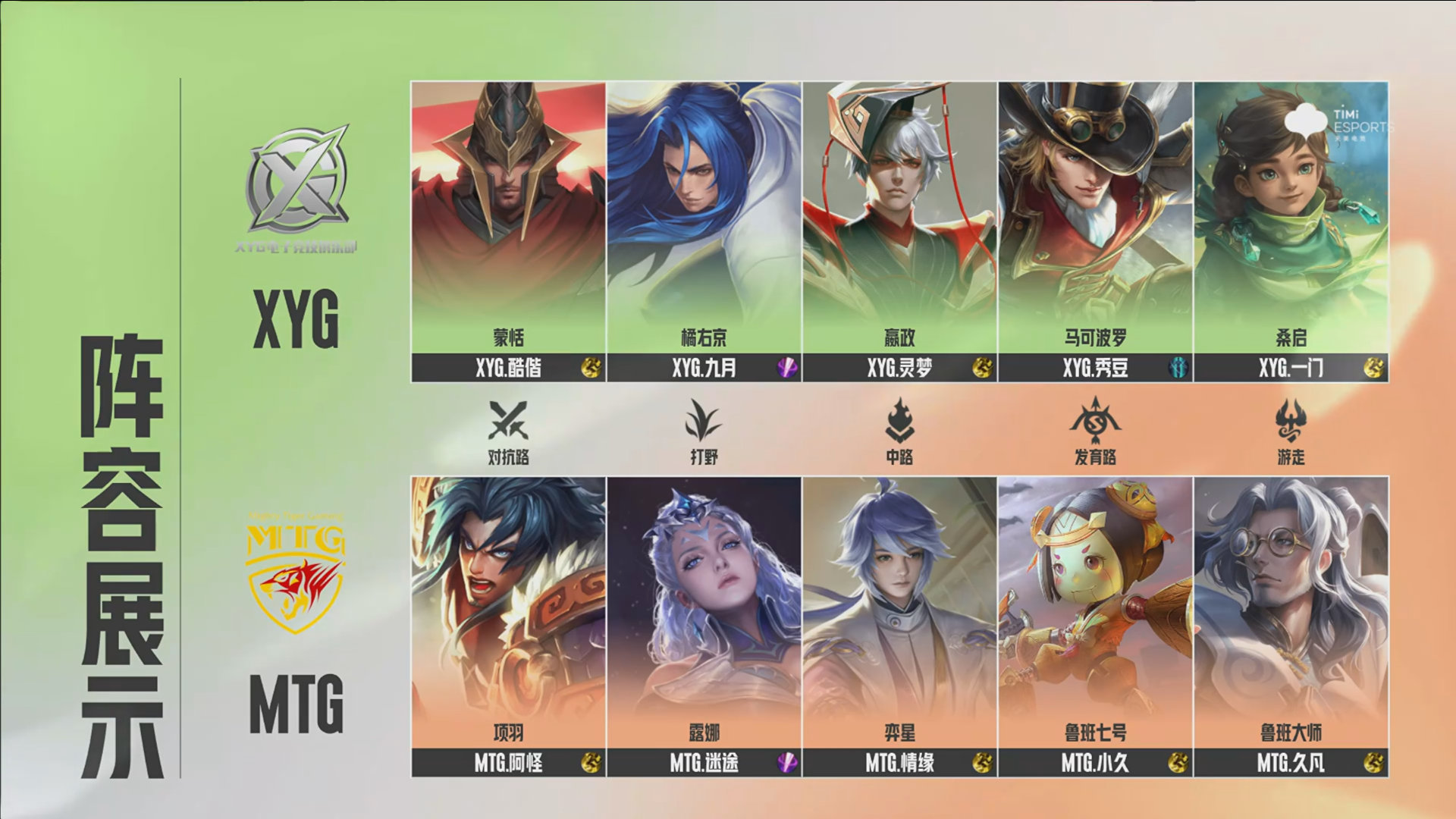The height and width of the screenshot is (819, 1456).
Task: Select player name bar XYG.九月
Action: tap(704, 368)
